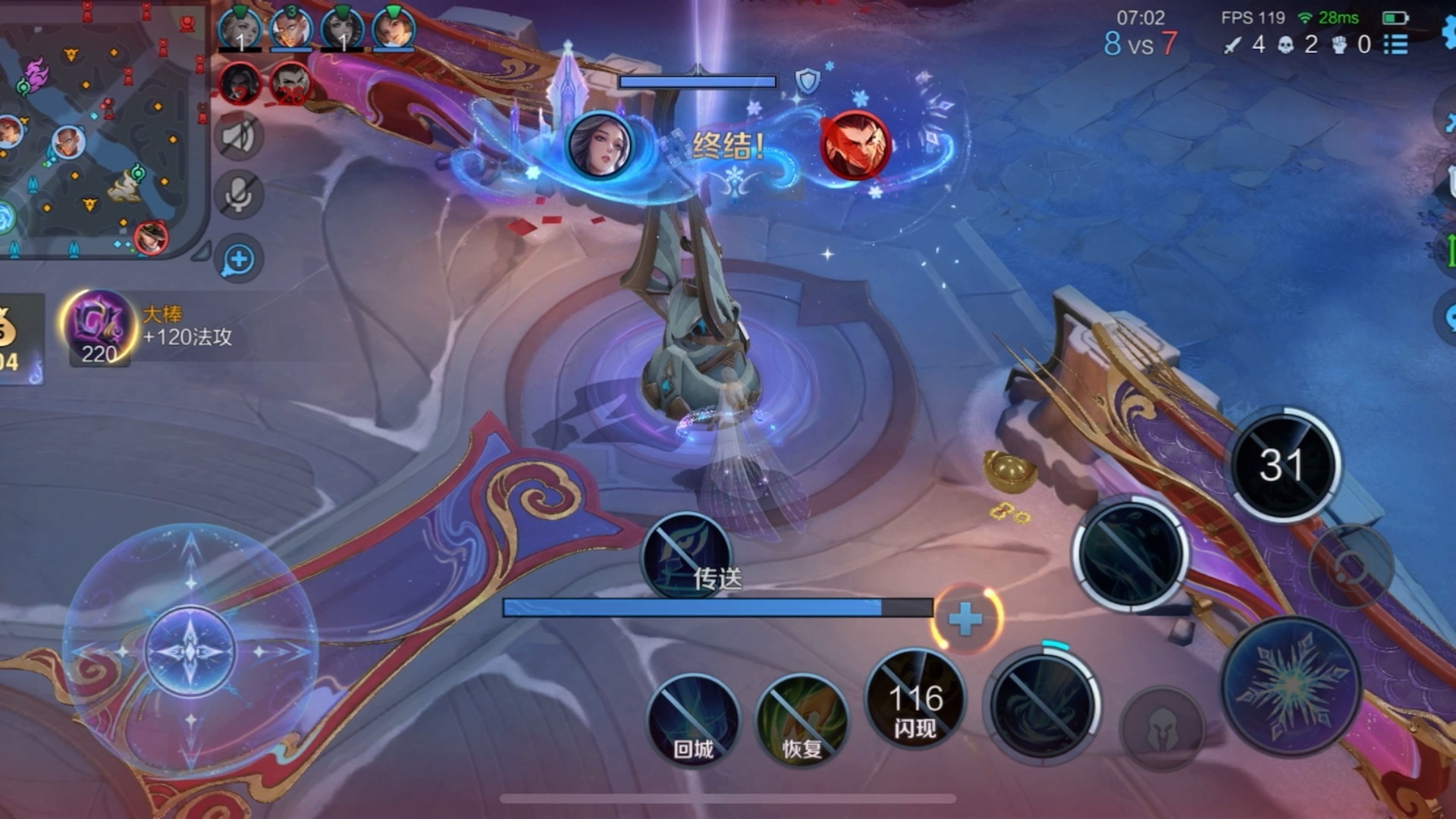Select the red enemy hero portrait with black hair
The width and height of the screenshot is (1456, 819).
point(240,83)
